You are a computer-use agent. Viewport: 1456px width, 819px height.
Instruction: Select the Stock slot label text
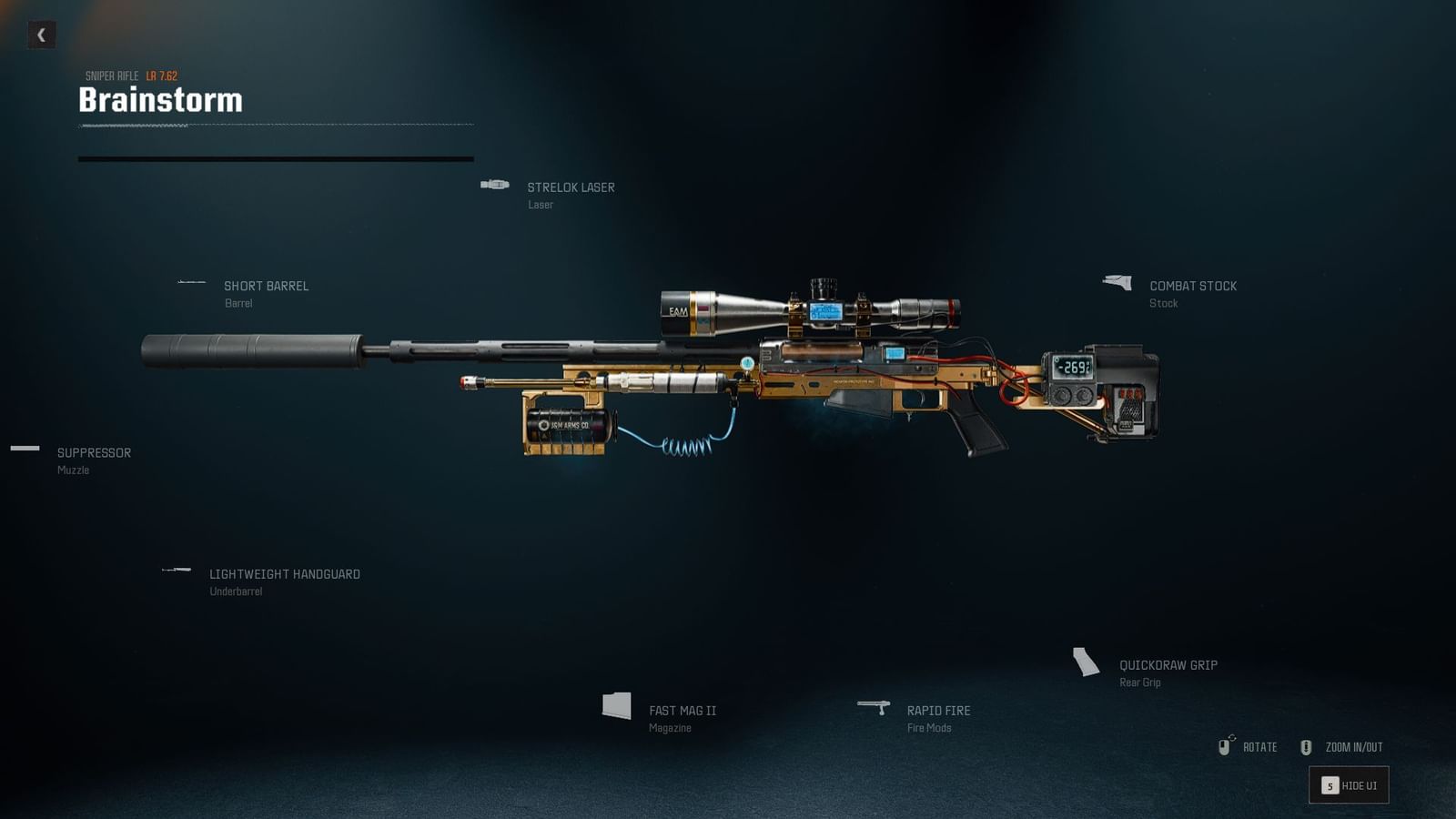click(x=1163, y=303)
